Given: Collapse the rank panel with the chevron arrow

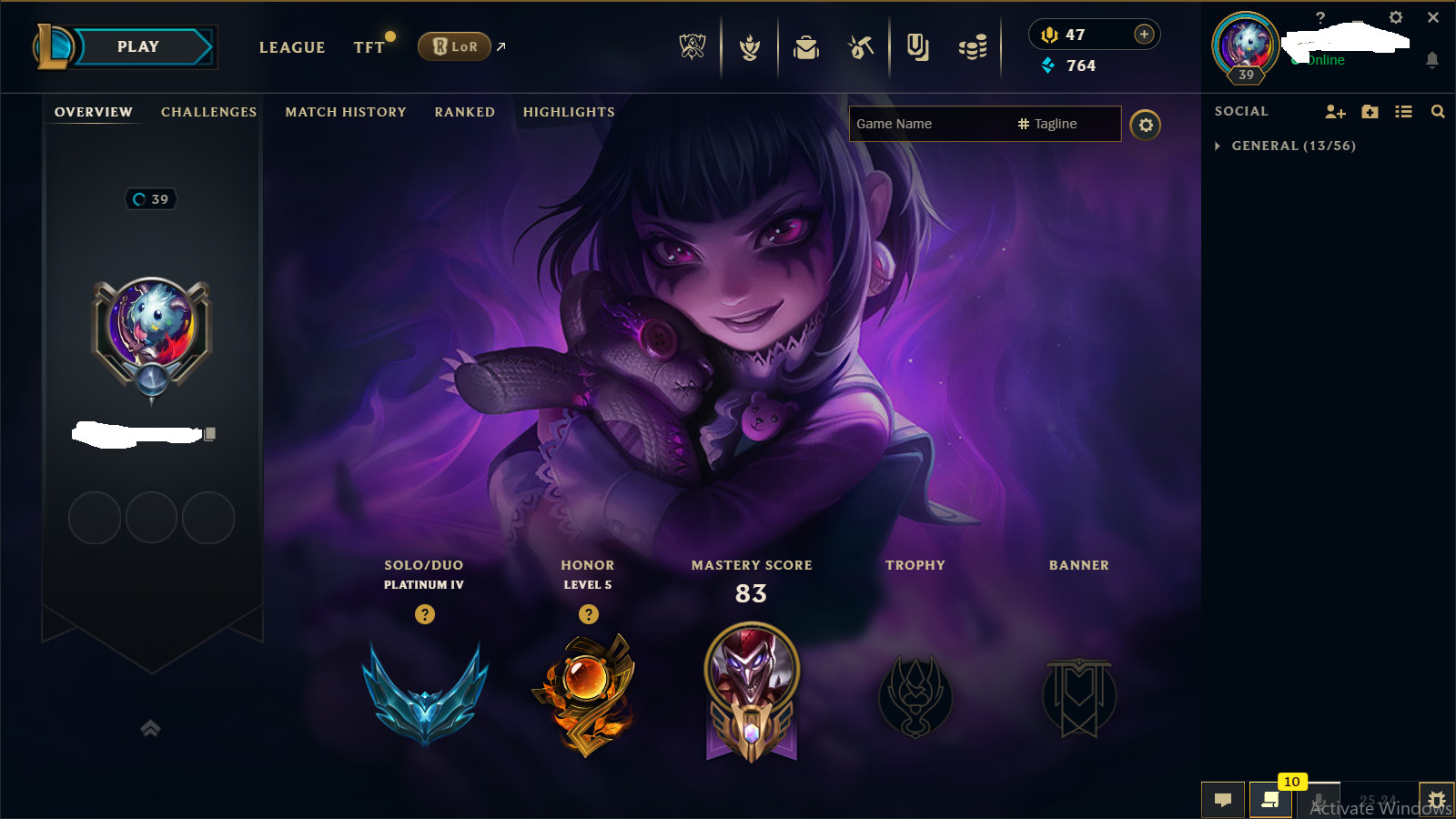Looking at the screenshot, I should coord(150,727).
